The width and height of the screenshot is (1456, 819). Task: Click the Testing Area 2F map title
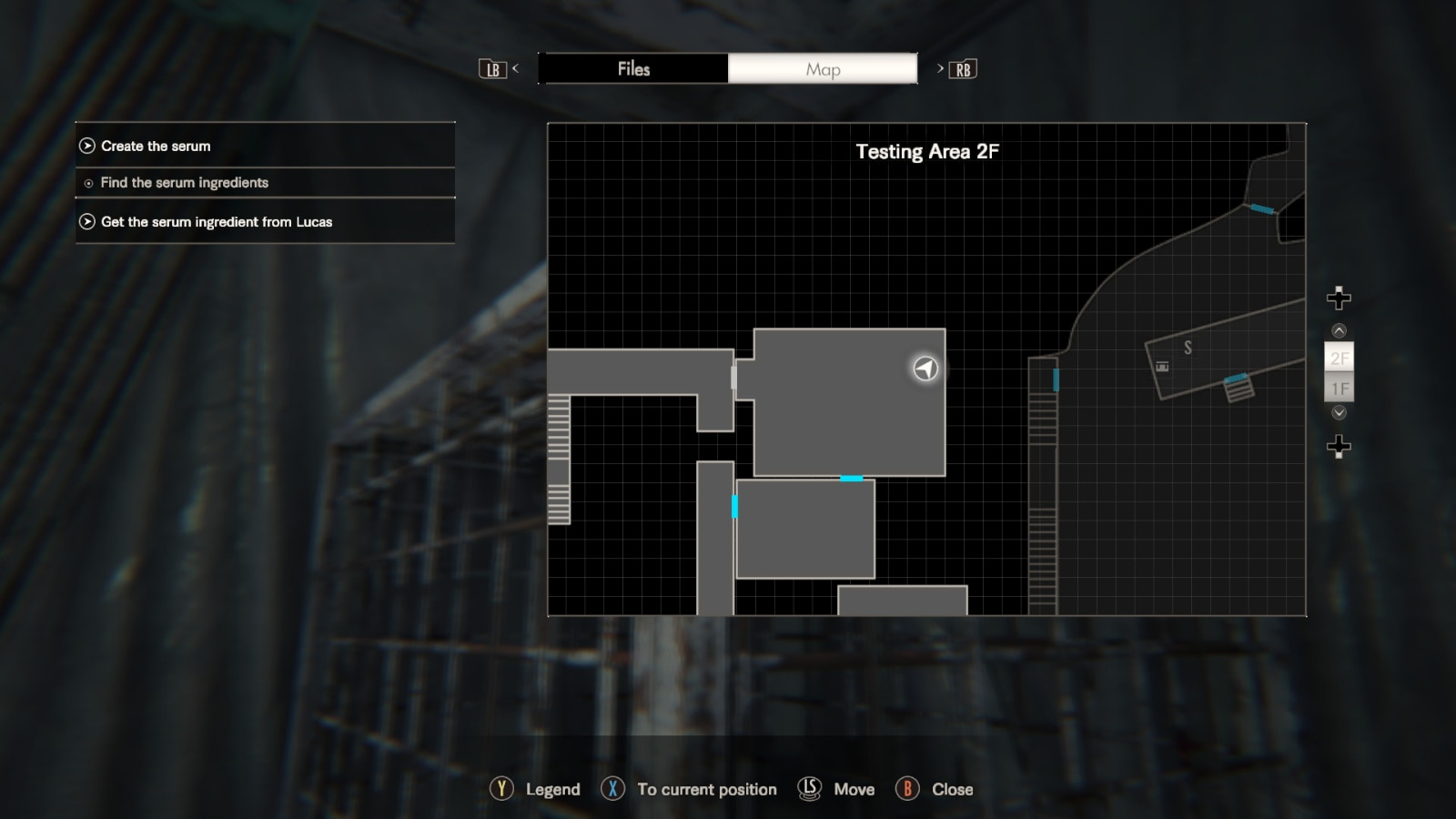pos(926,152)
